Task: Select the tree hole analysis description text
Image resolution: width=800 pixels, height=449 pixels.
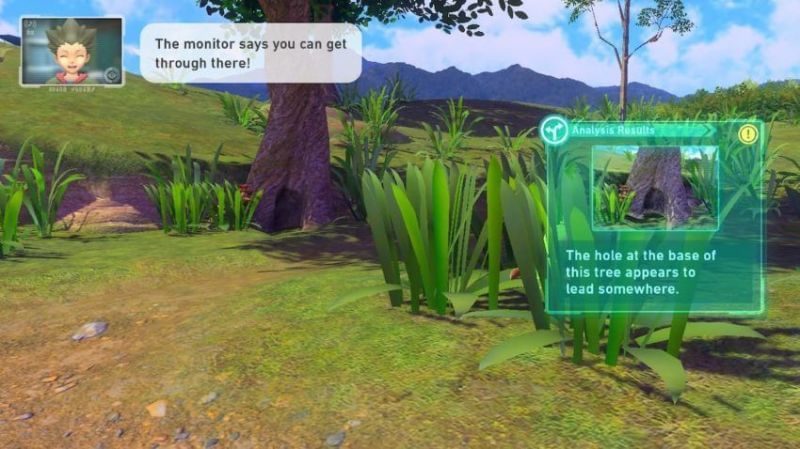Action: click(x=638, y=272)
